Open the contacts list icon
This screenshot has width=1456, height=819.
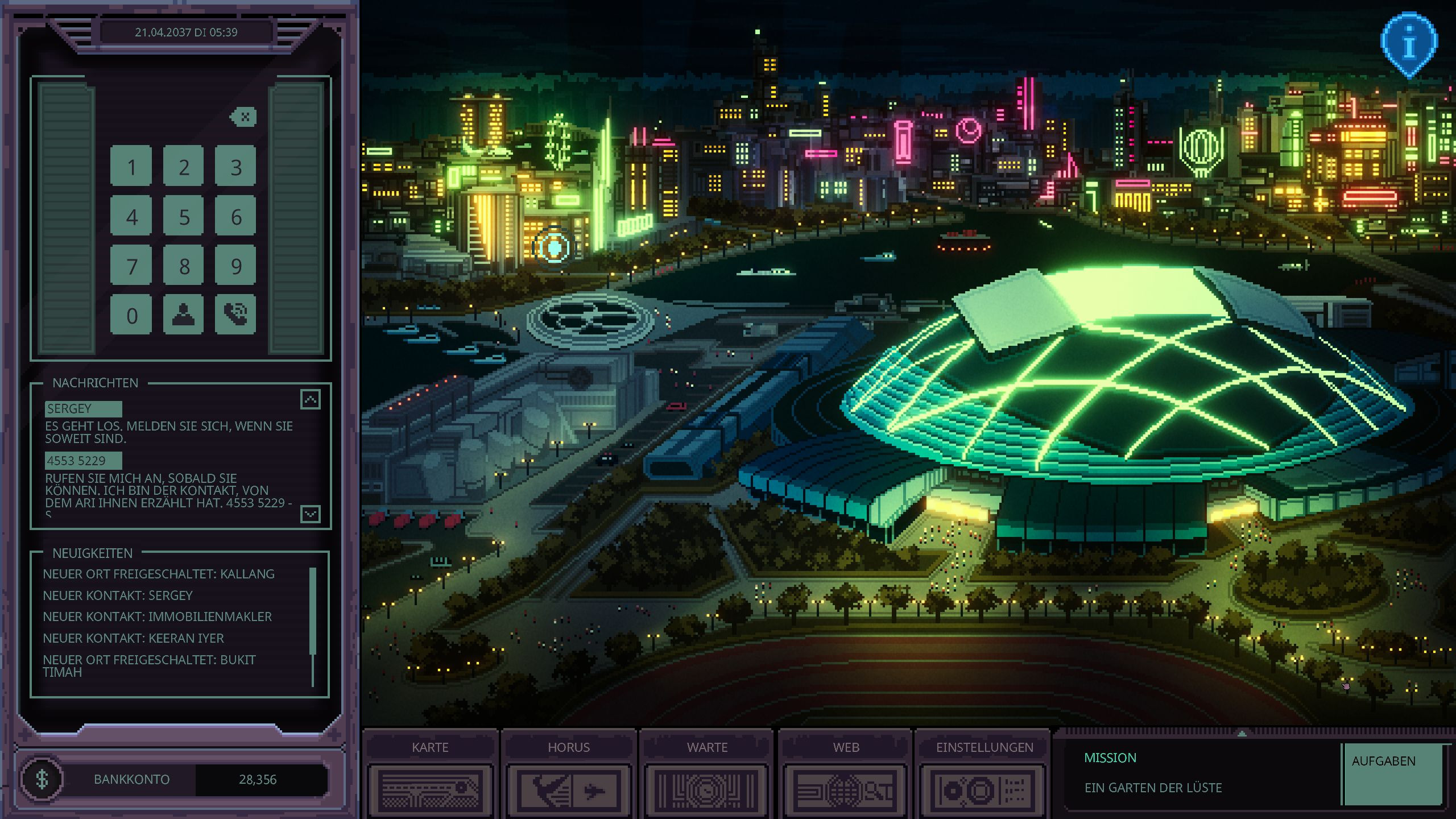(x=183, y=315)
